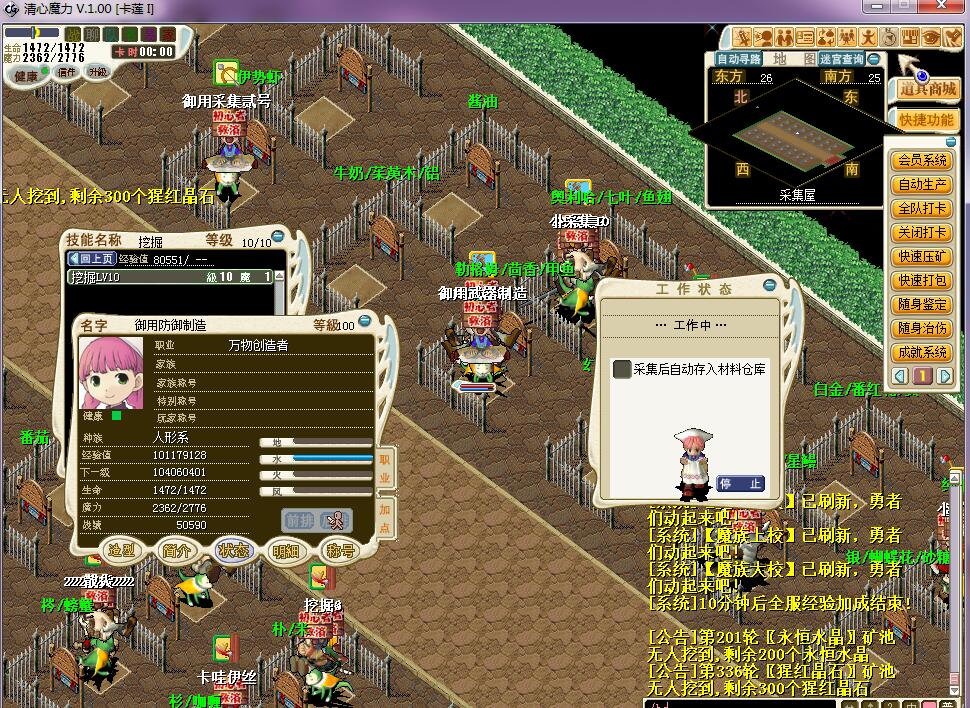Show the 简介 profile tab
Screen dimensions: 970x708
point(177,550)
